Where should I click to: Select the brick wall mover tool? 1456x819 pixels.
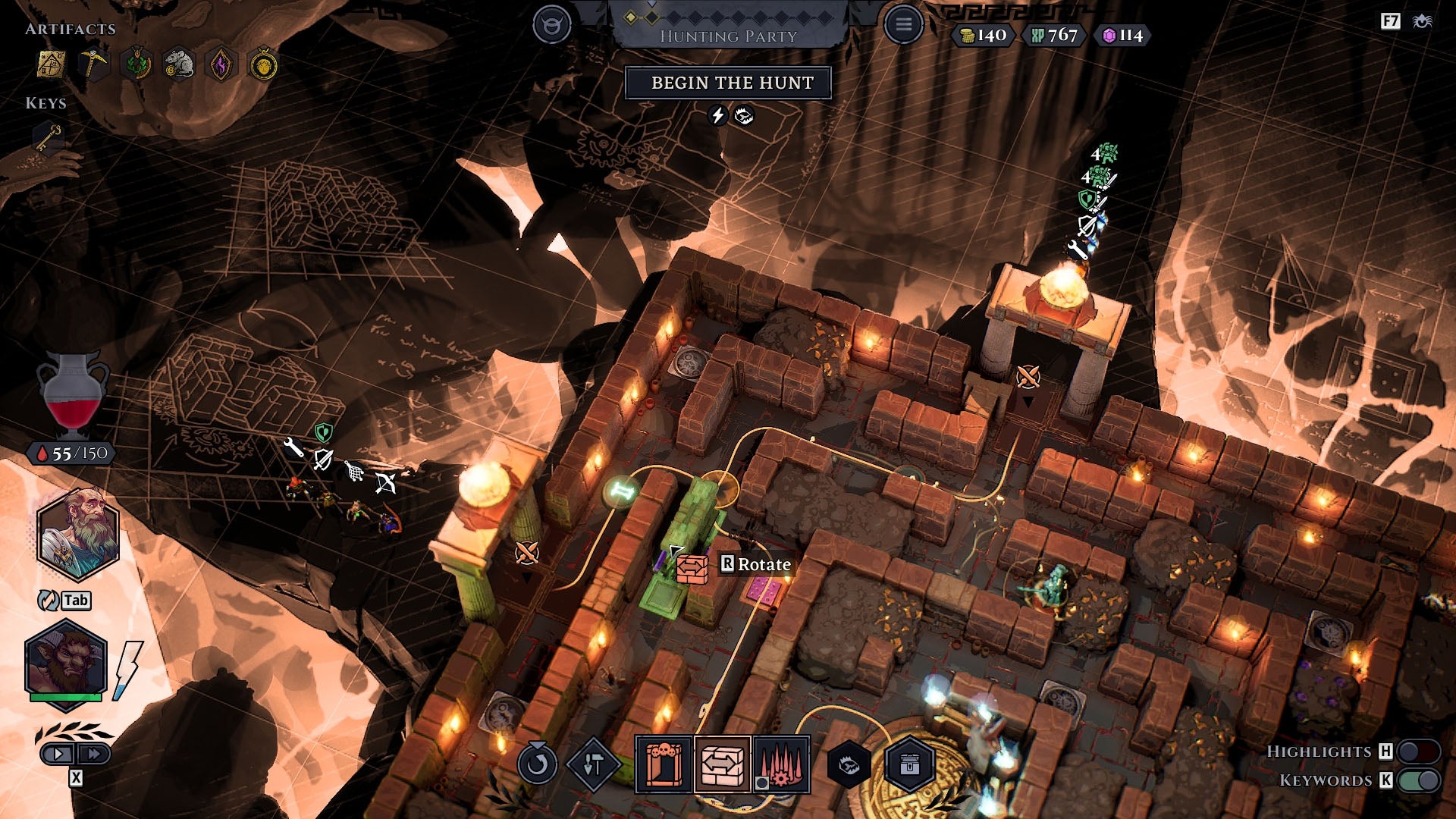point(723,764)
